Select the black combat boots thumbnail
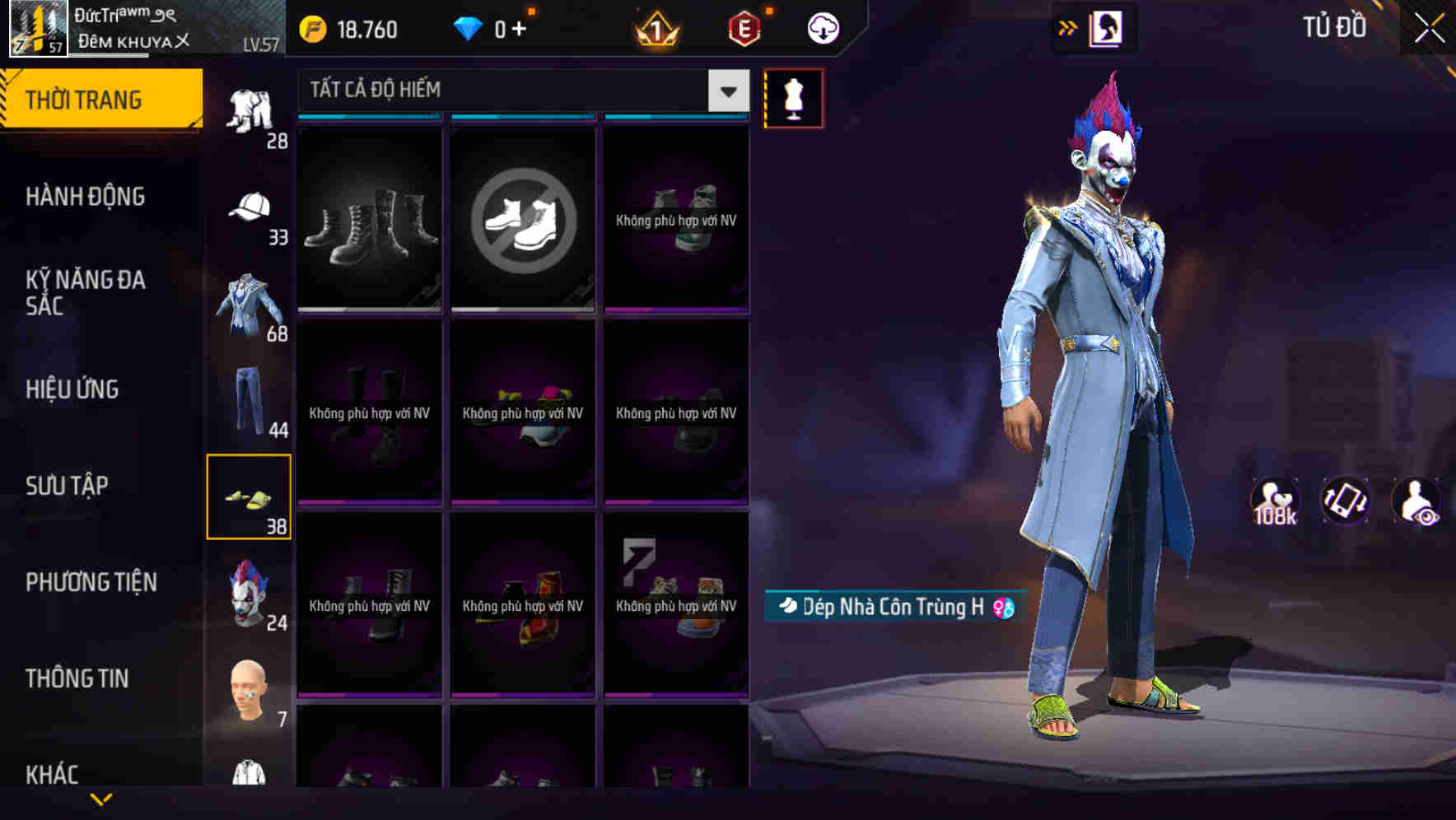The height and width of the screenshot is (820, 1456). point(369,221)
